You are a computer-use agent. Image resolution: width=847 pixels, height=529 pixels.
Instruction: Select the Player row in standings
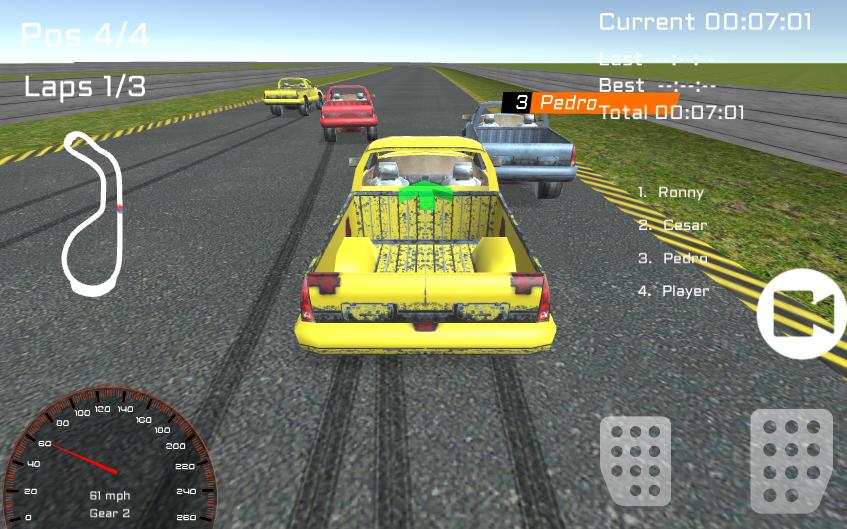tap(673, 291)
